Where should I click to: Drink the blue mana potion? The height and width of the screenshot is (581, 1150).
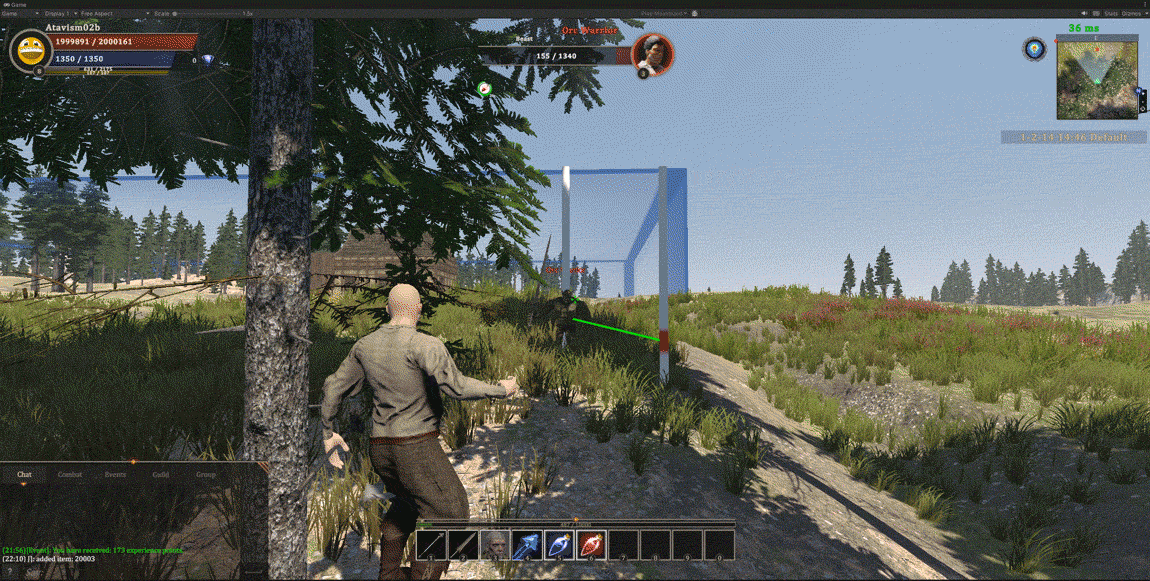[559, 545]
